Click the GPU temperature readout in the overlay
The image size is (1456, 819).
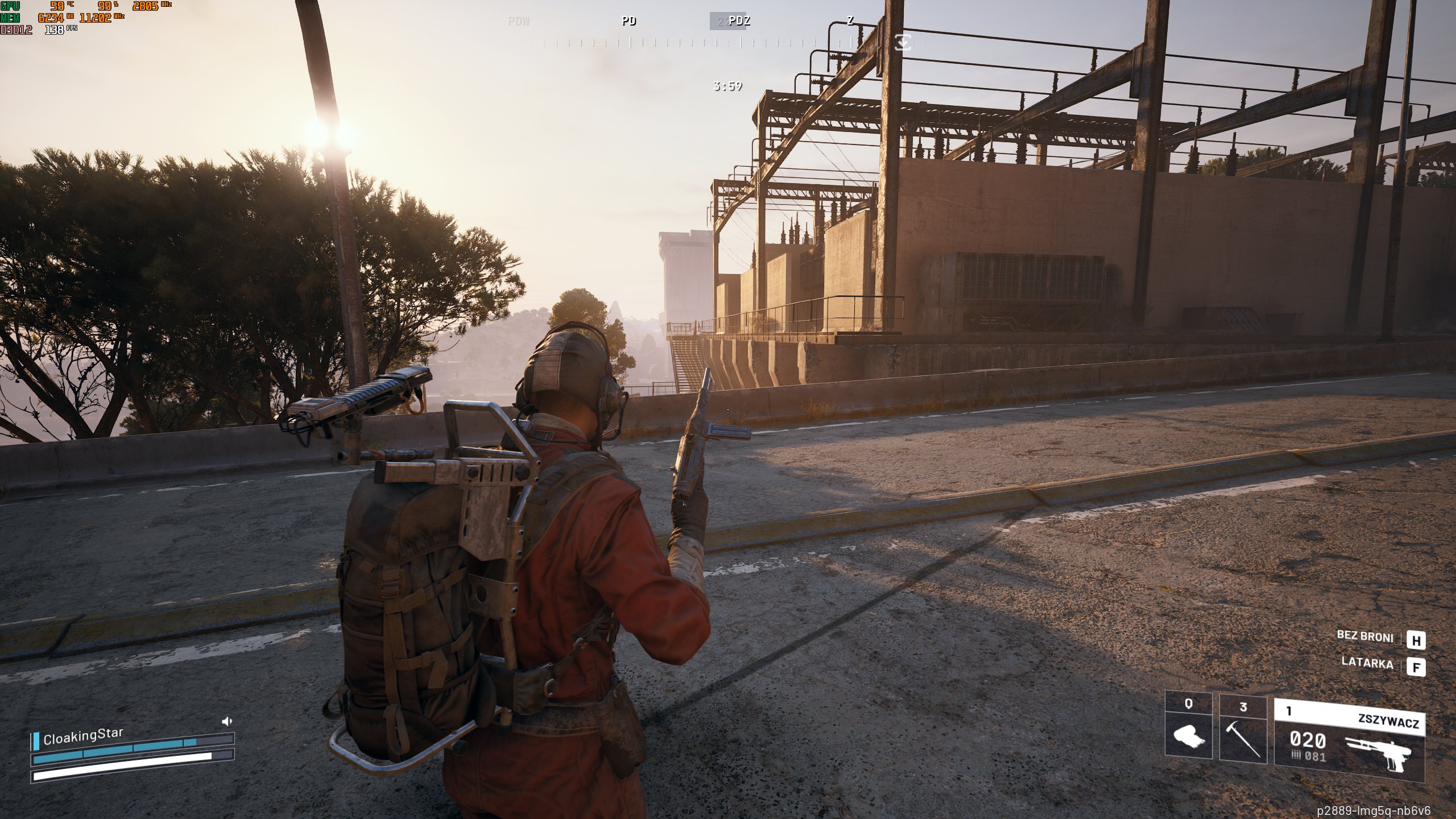click(x=59, y=7)
